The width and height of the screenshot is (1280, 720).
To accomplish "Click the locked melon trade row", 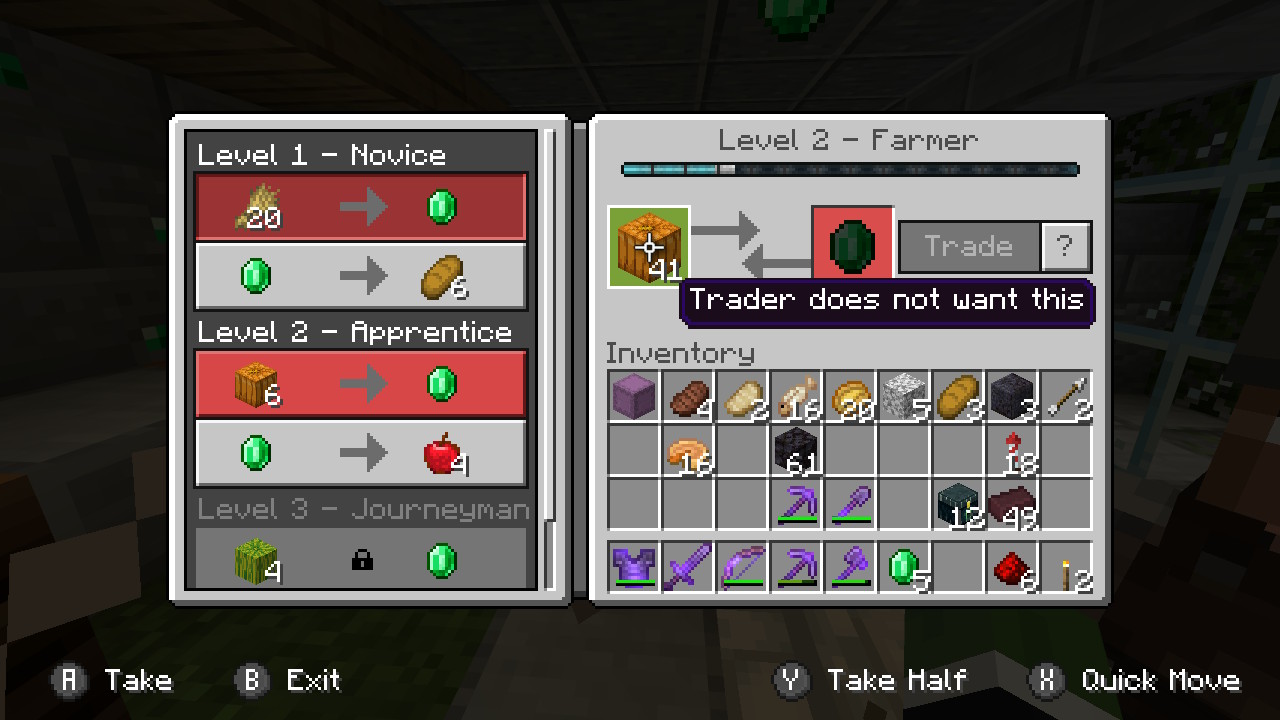I will point(361,558).
